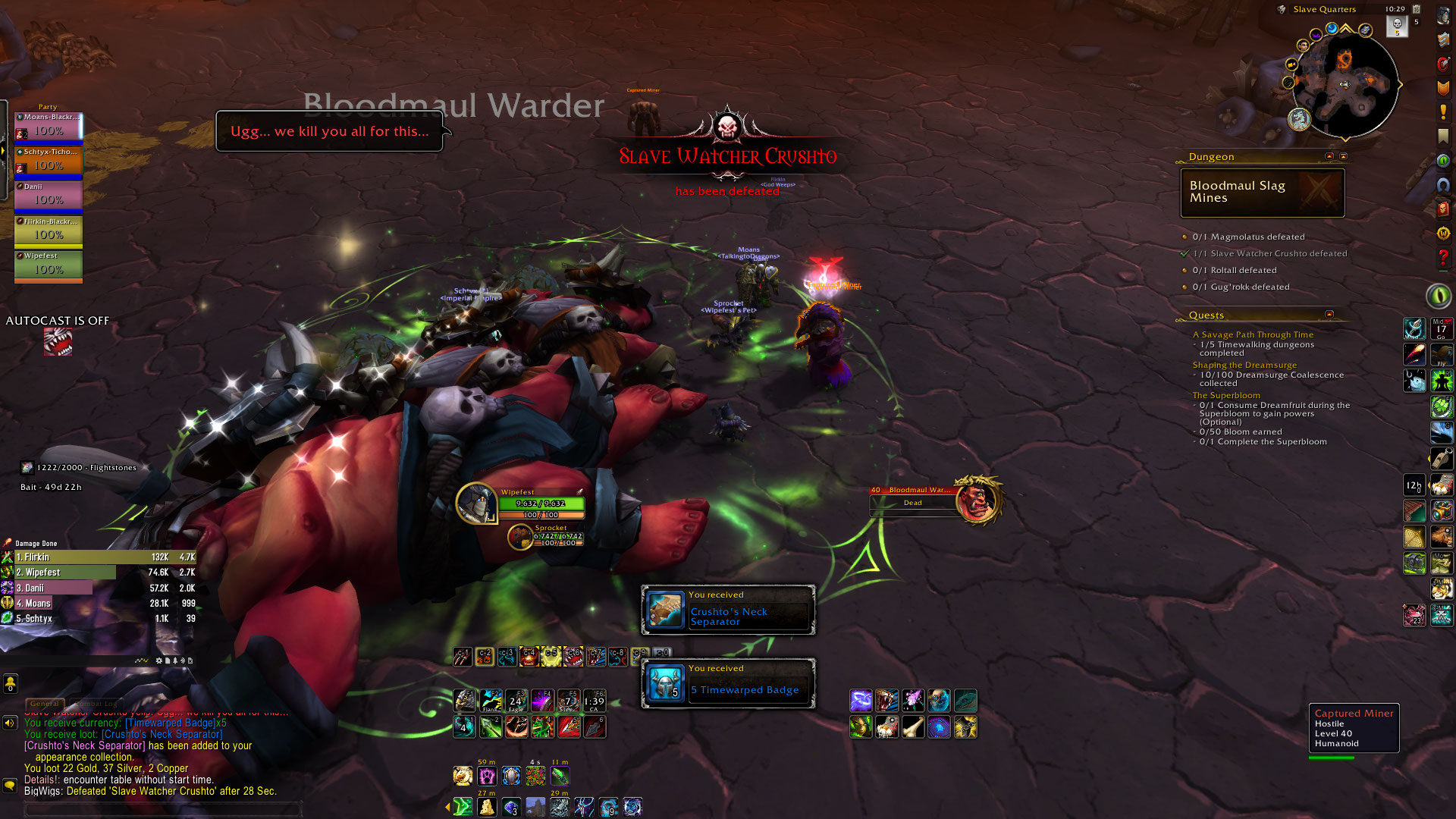Toggle the snarling beast autocast icon

click(x=58, y=342)
